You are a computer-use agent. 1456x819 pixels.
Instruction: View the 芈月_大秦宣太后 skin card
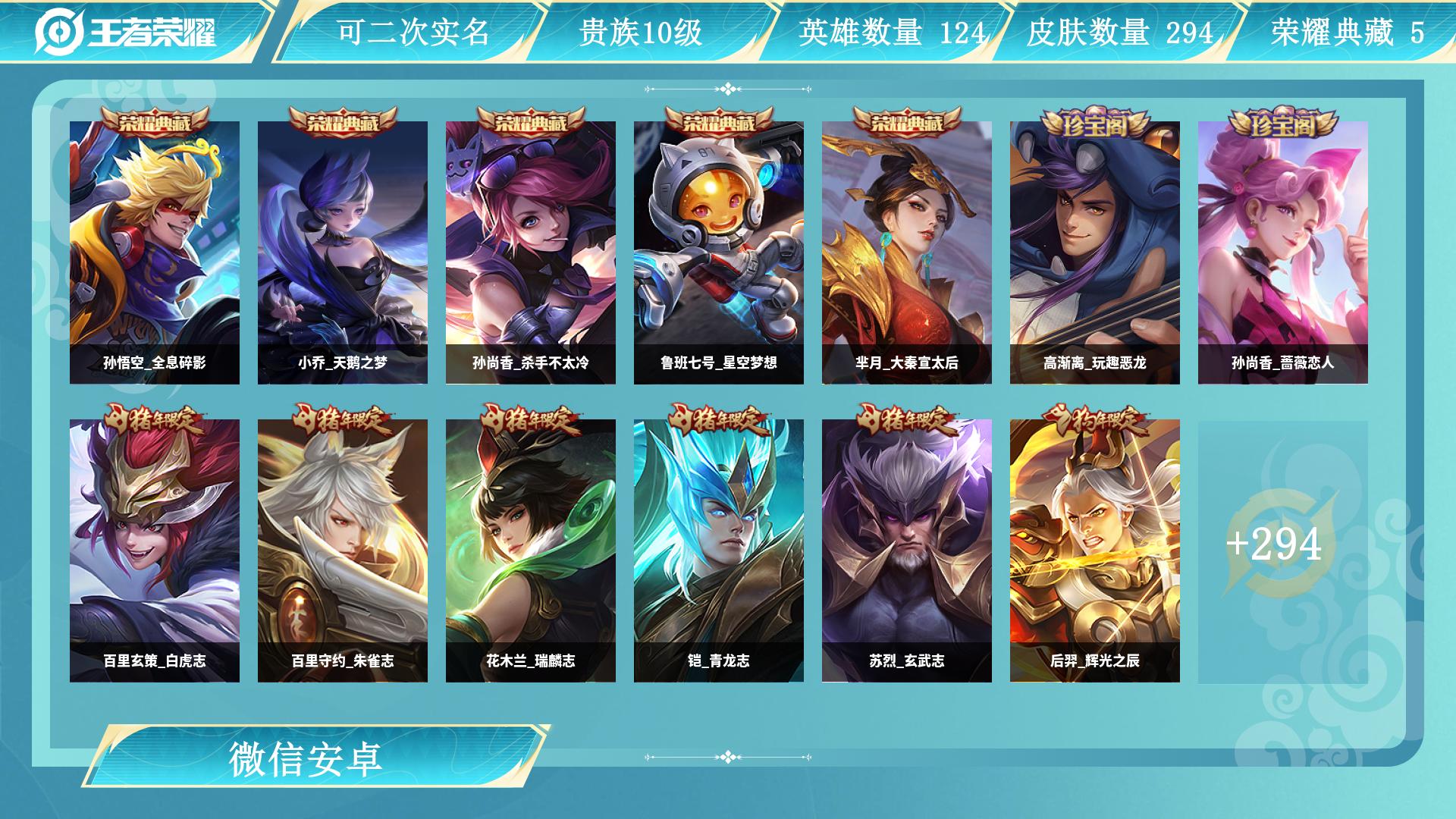coord(907,253)
